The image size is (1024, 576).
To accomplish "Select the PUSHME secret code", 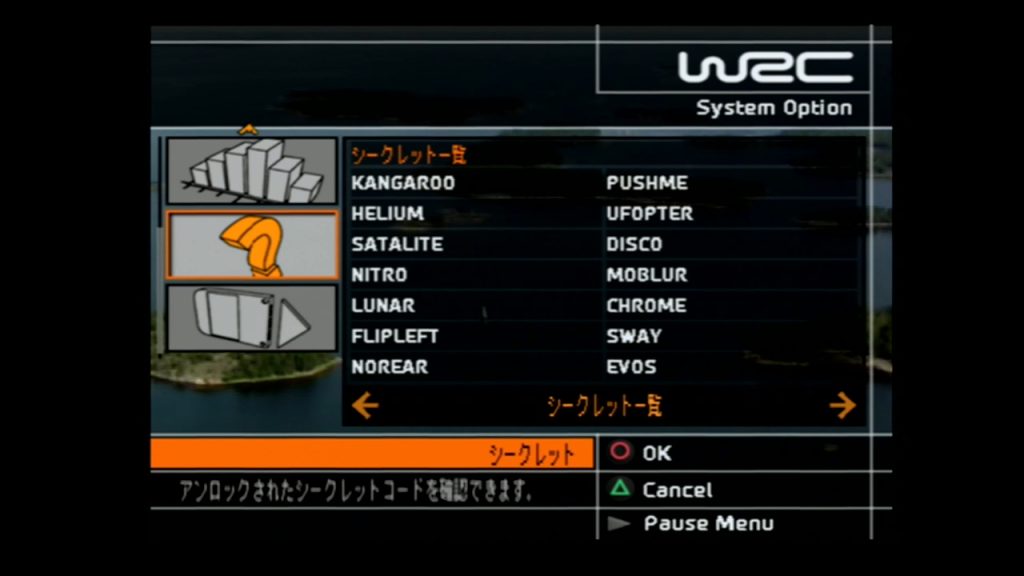I will click(647, 183).
